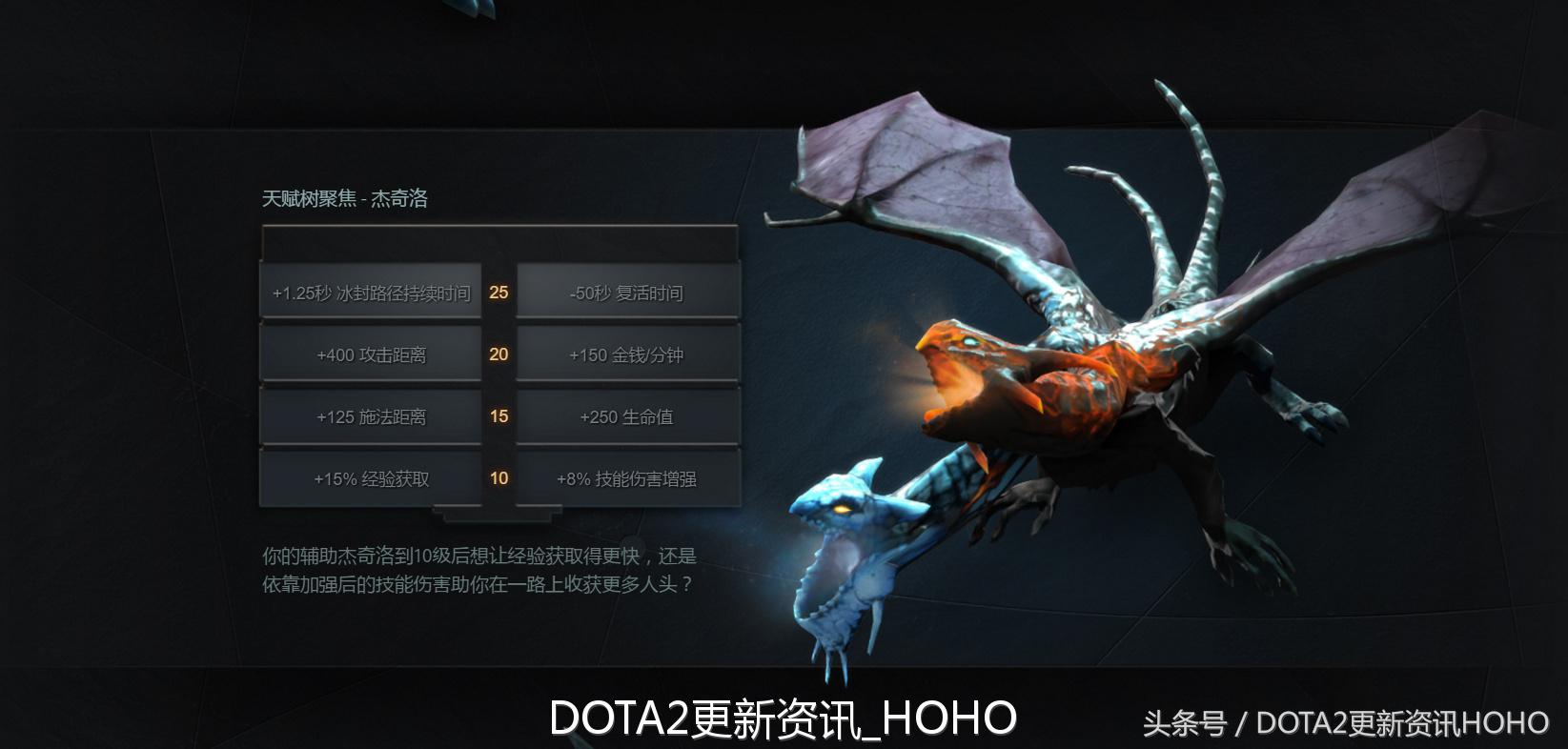The width and height of the screenshot is (1568, 749).
Task: Enable the +15% 经验获取 talent
Action: [x=371, y=478]
